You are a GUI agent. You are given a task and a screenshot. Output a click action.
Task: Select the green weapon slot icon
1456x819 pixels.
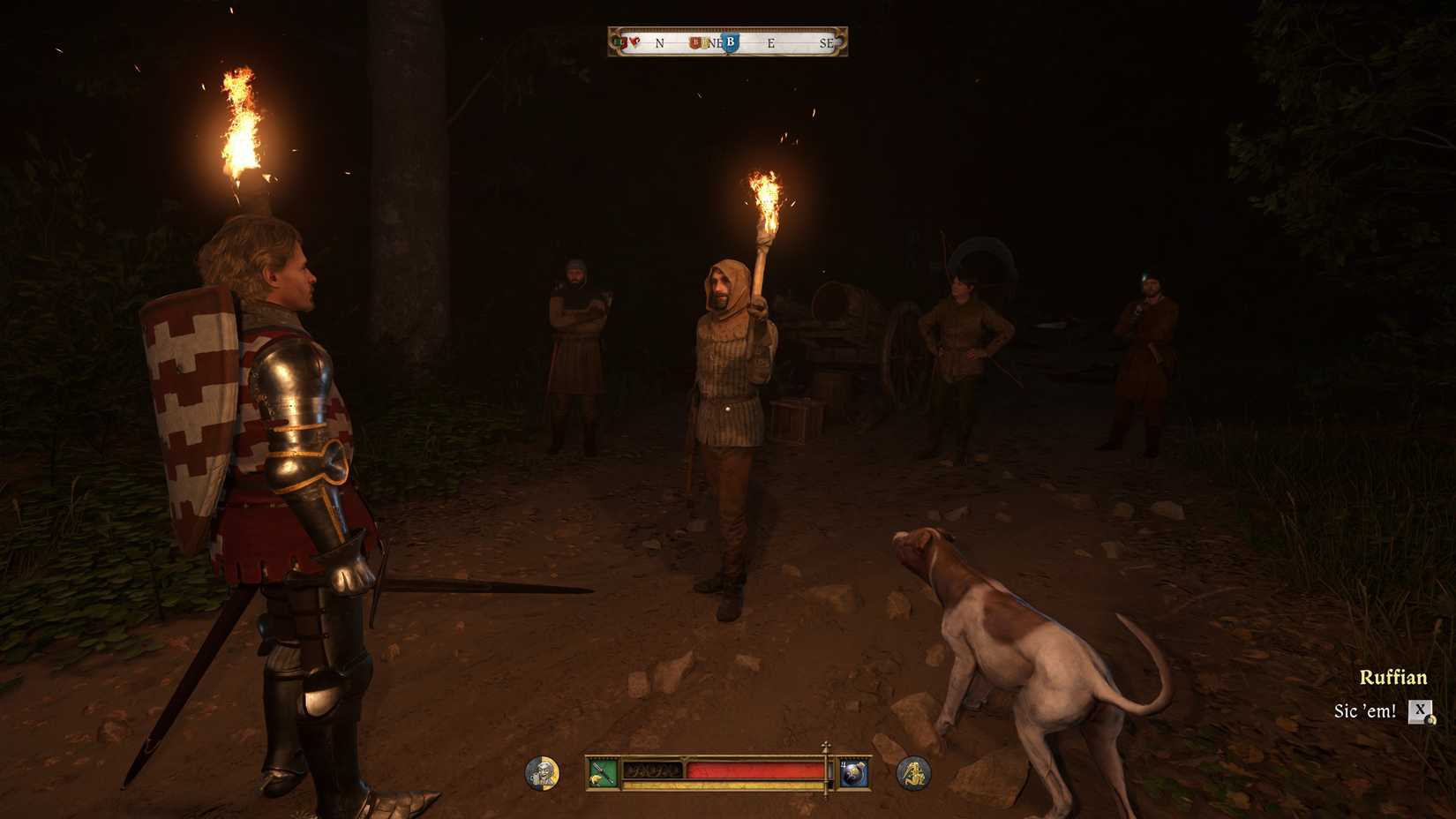point(602,773)
